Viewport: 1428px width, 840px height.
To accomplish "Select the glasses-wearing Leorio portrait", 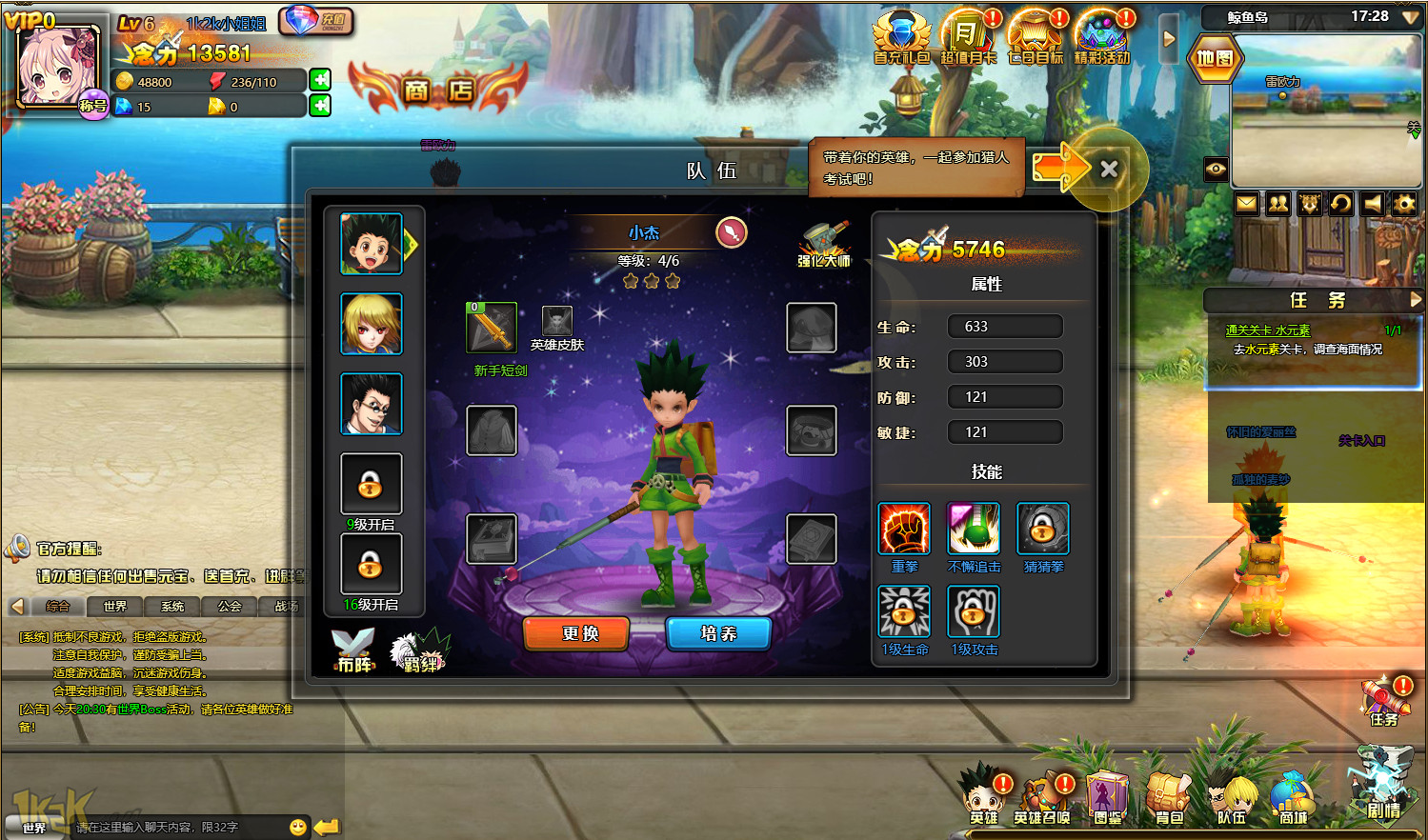I will tap(371, 404).
